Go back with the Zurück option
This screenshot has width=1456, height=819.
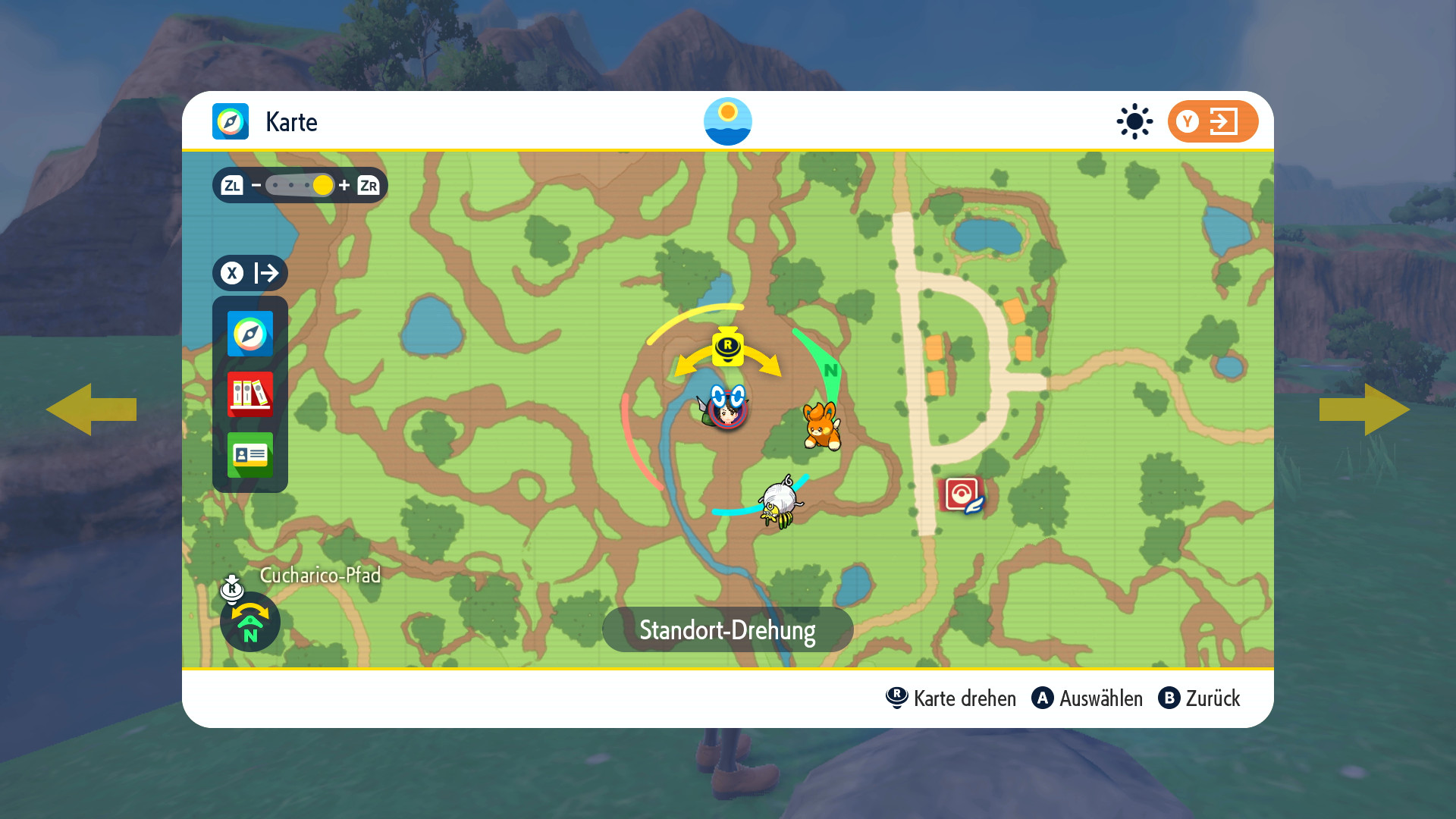(x=1200, y=698)
